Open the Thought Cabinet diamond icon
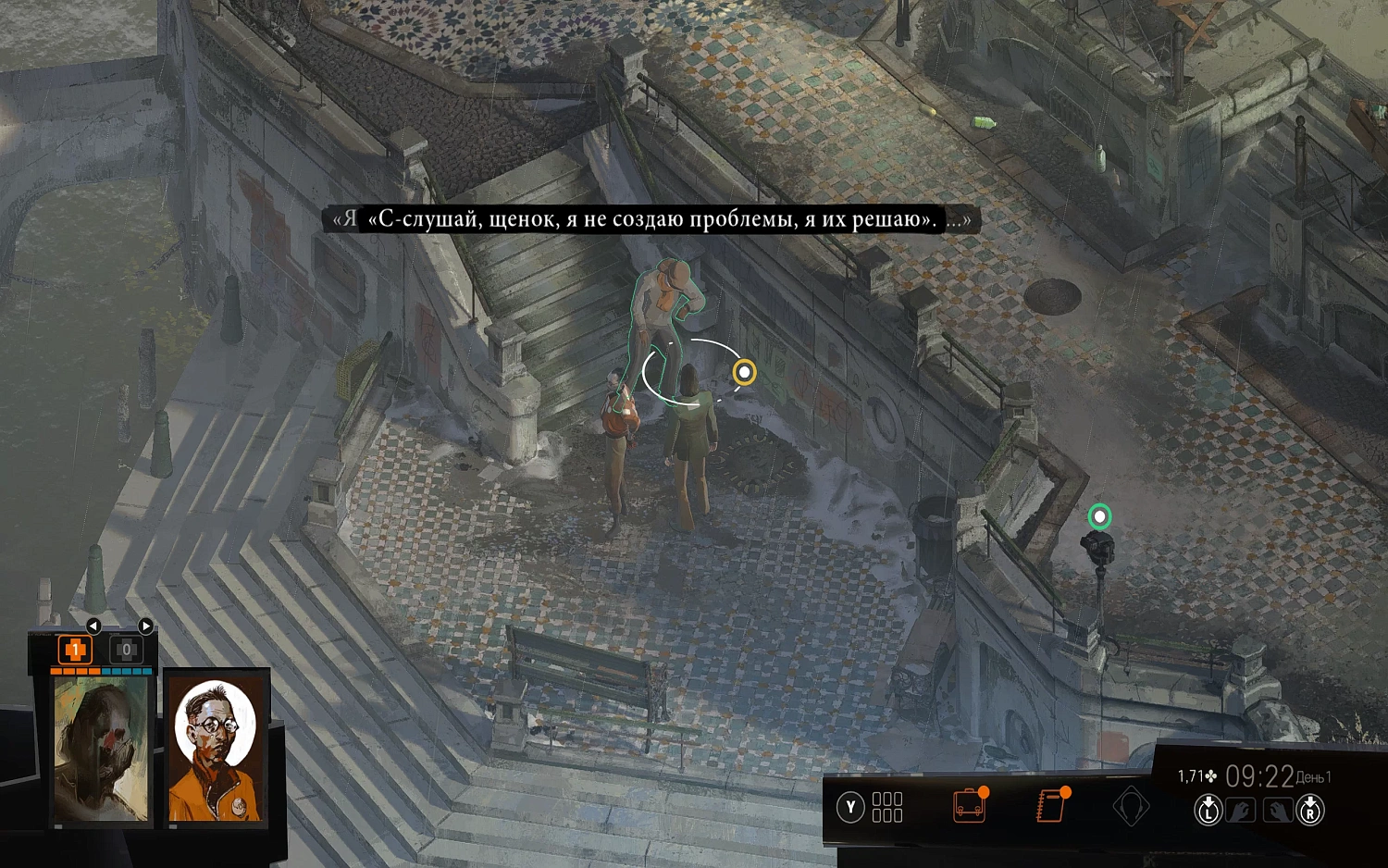 pos(1131,807)
